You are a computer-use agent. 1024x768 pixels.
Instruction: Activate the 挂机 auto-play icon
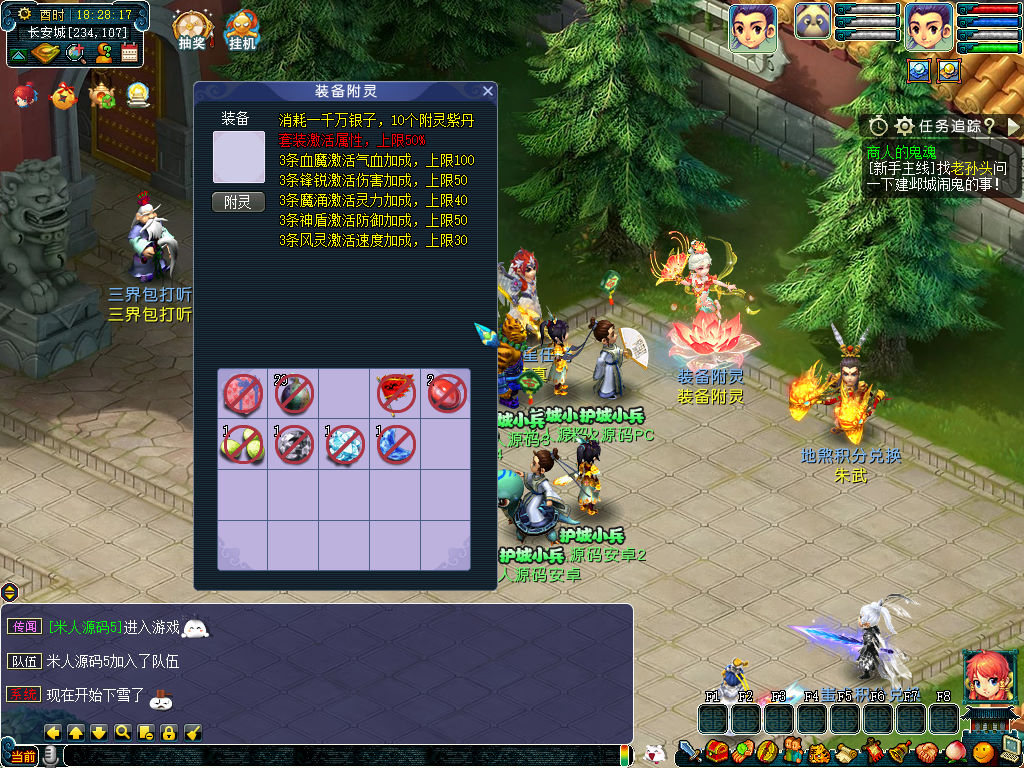click(242, 30)
